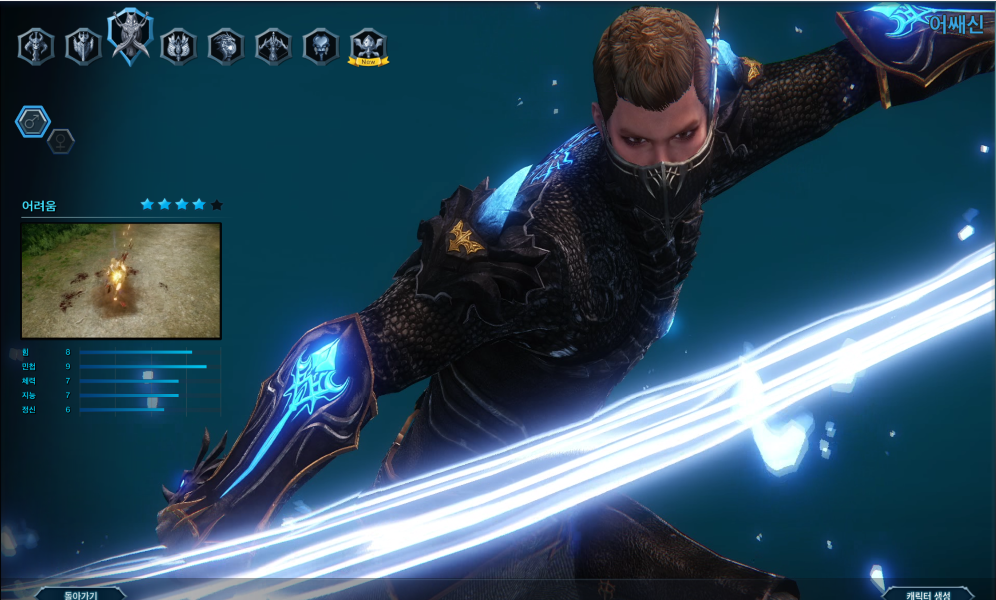Choose the class icon marked New

368,45
